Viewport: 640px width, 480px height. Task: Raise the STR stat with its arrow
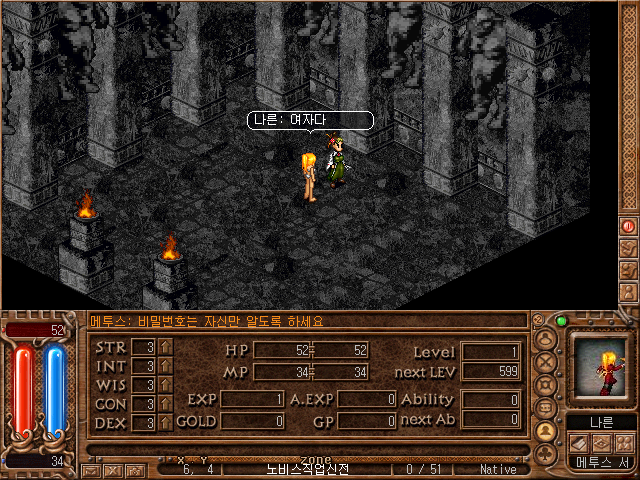pyautogui.click(x=166, y=347)
